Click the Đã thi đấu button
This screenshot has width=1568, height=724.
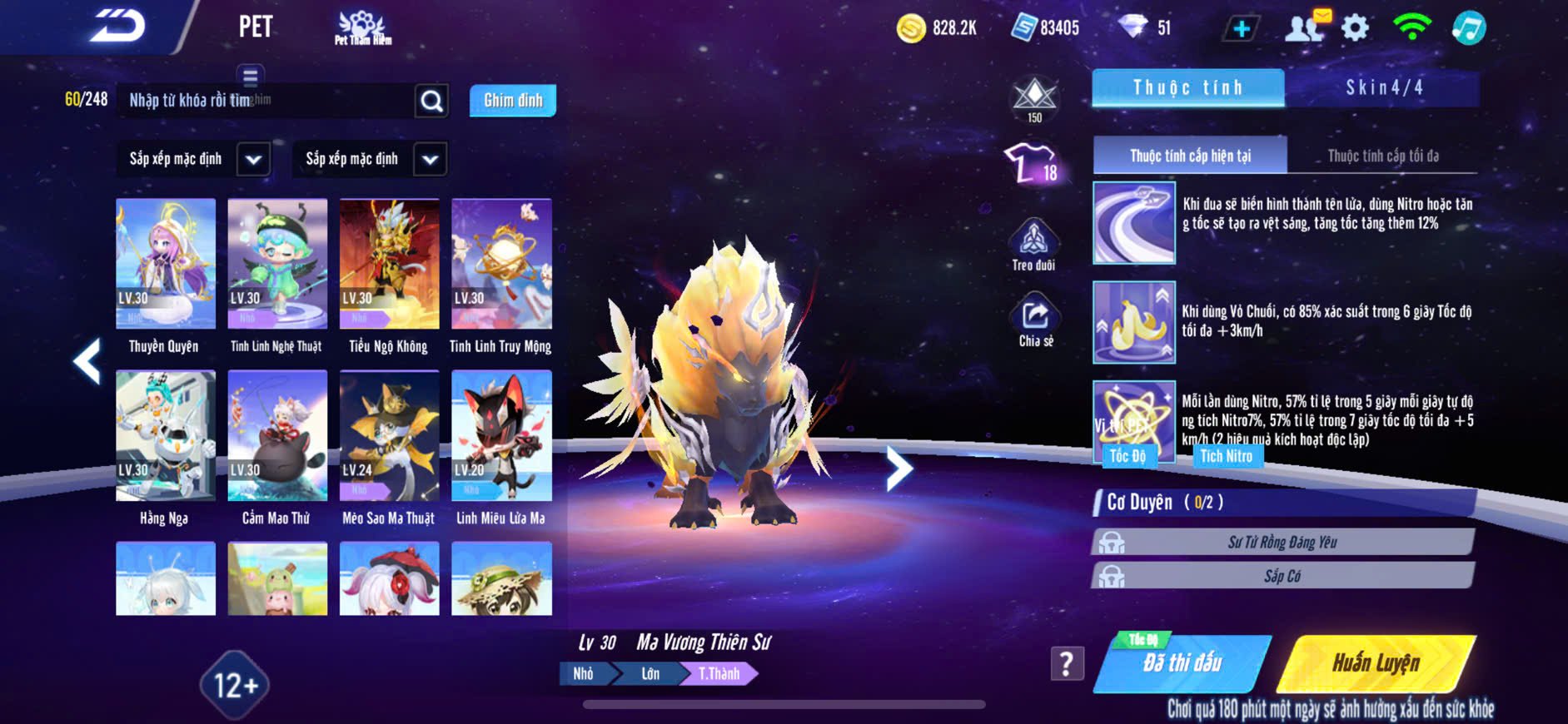pyautogui.click(x=1182, y=663)
